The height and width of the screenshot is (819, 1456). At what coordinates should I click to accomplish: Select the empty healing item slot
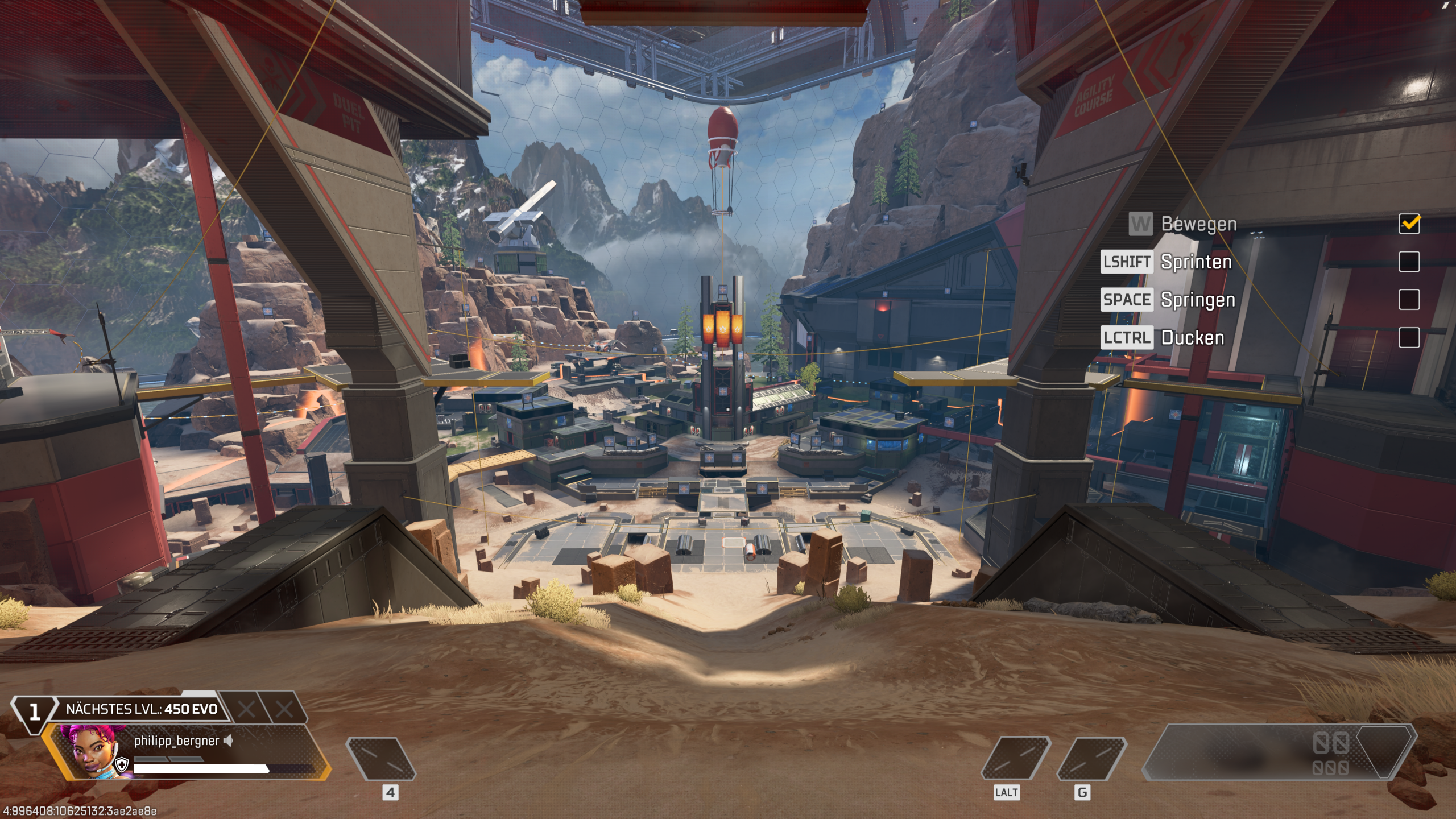[381, 759]
